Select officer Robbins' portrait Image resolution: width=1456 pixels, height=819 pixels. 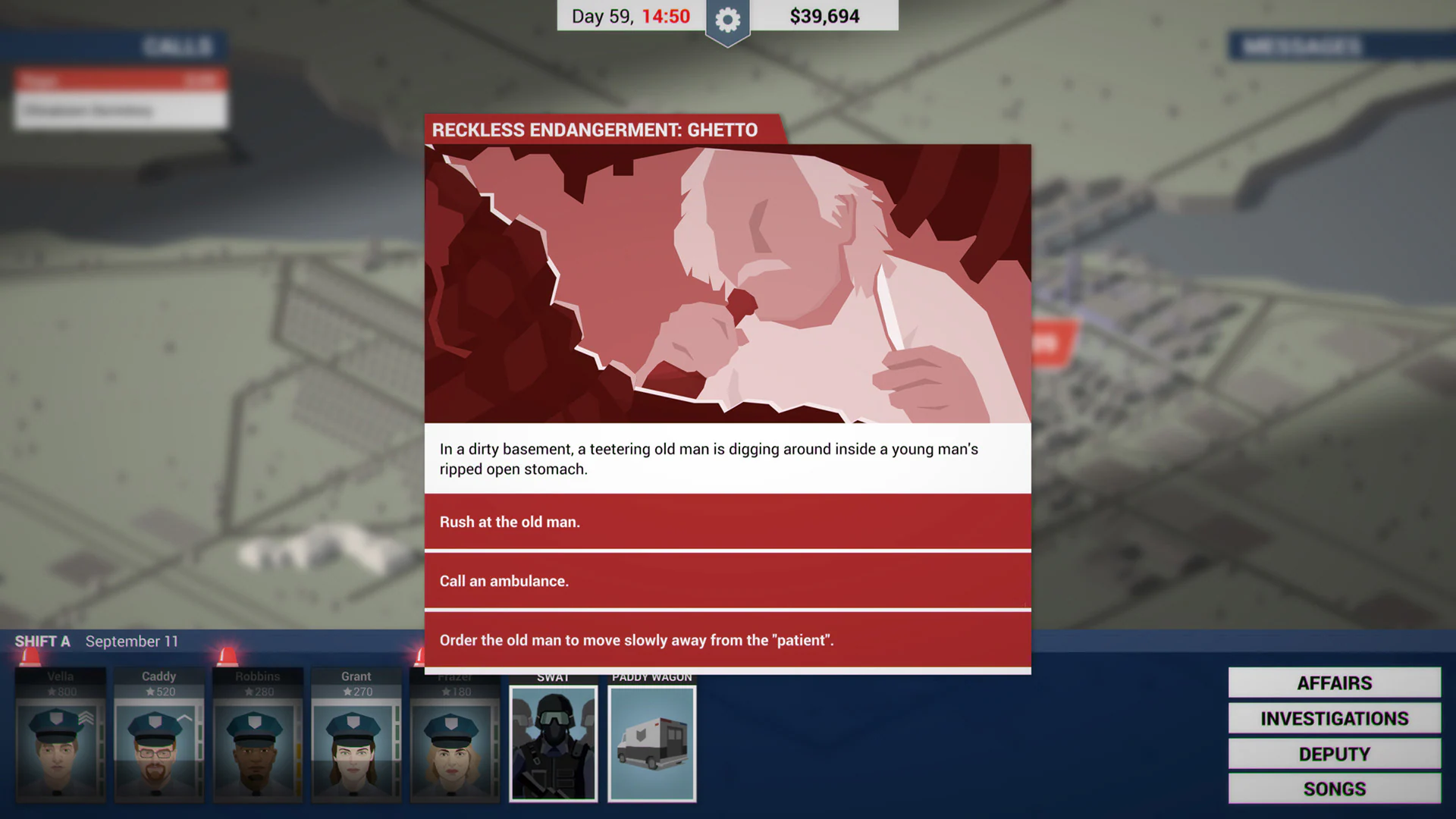point(257,747)
